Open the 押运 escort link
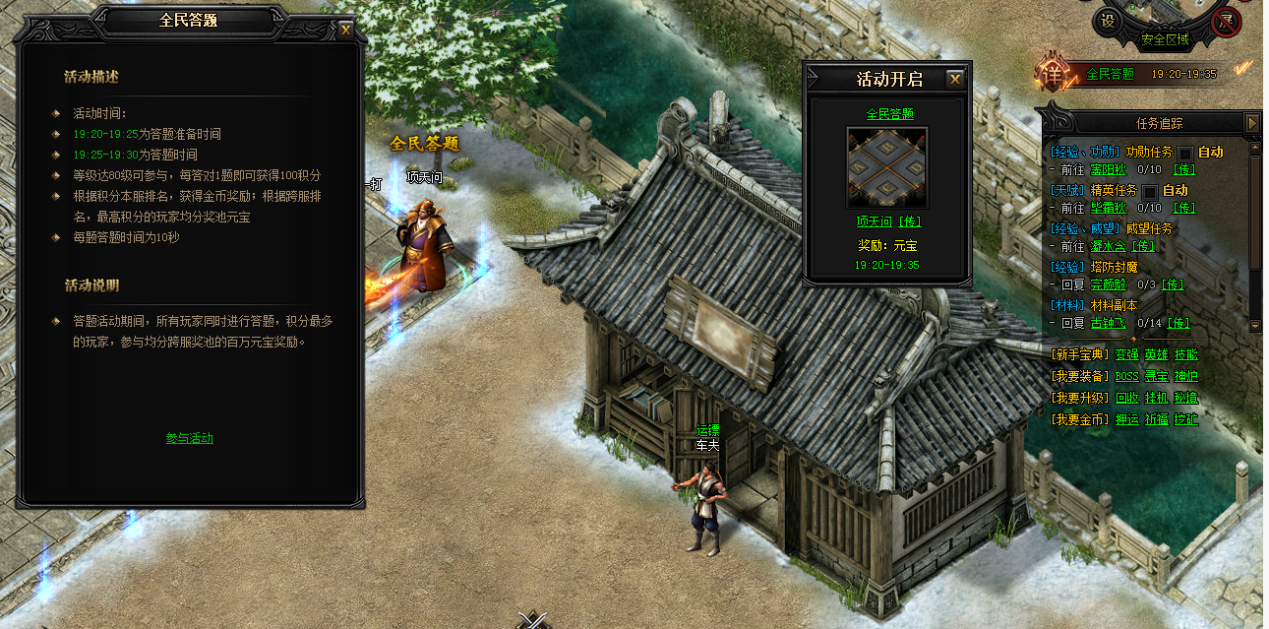This screenshot has height=629, width=1269. 1127,420
